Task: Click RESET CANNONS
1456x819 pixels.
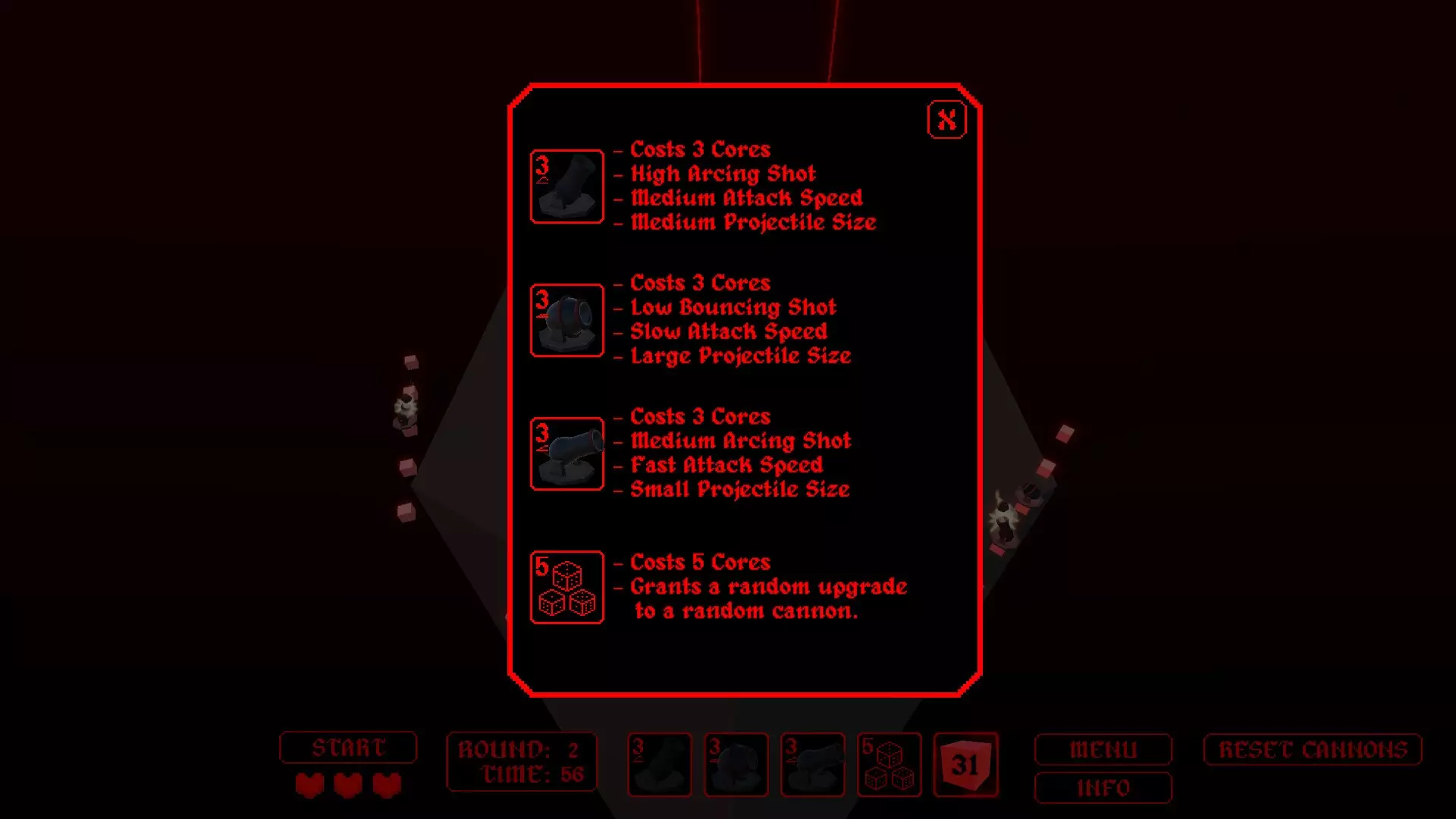Action: pos(1311,749)
